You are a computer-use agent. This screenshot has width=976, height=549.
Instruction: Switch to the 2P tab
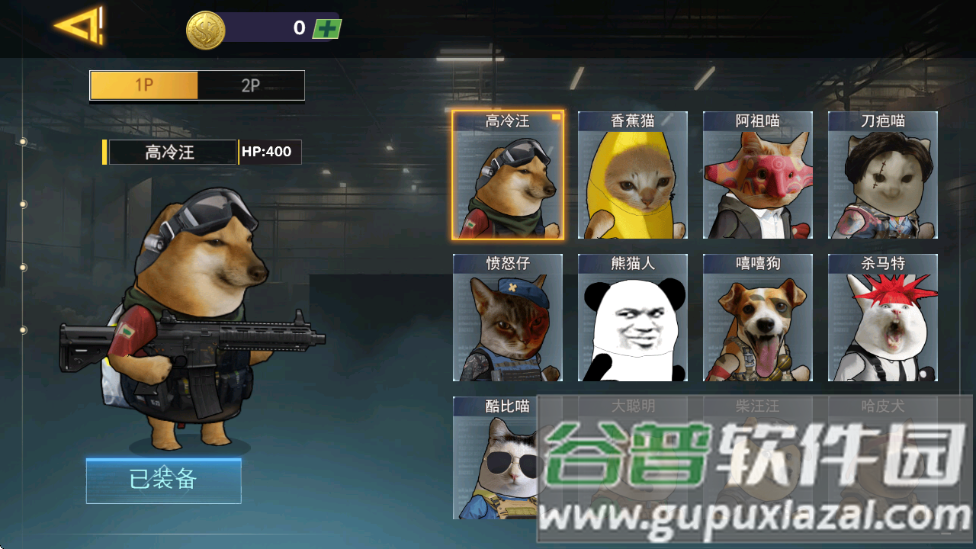[x=251, y=85]
